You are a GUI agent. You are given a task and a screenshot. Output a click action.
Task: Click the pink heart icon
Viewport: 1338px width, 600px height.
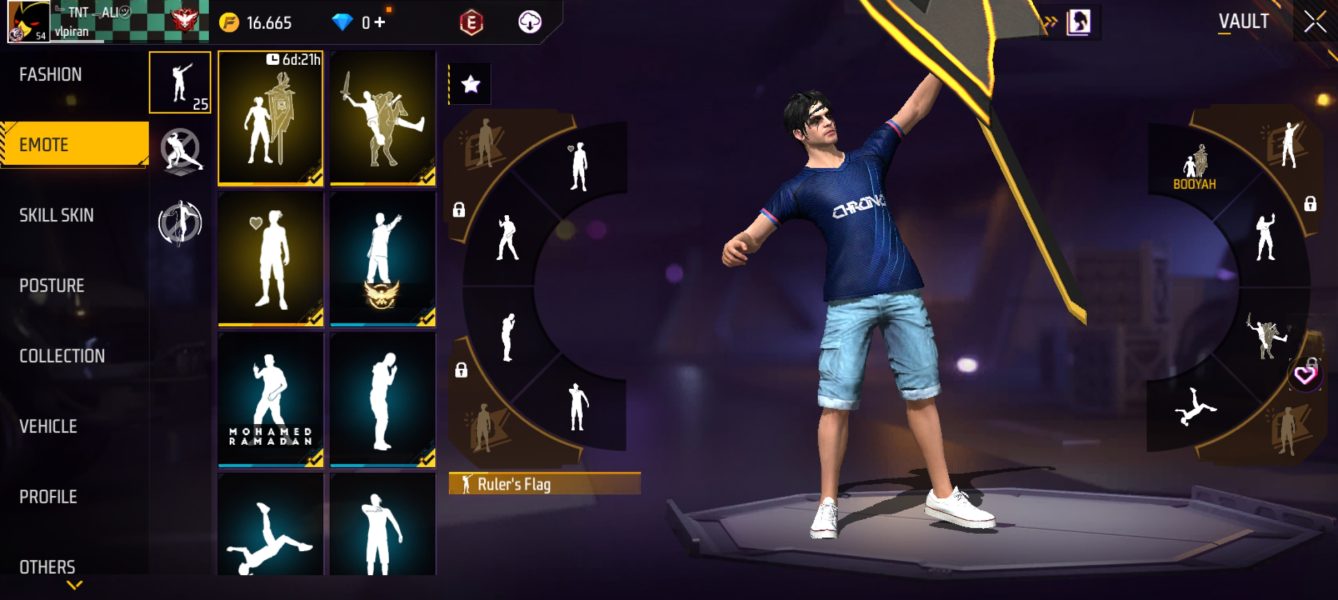pyautogui.click(x=1304, y=376)
